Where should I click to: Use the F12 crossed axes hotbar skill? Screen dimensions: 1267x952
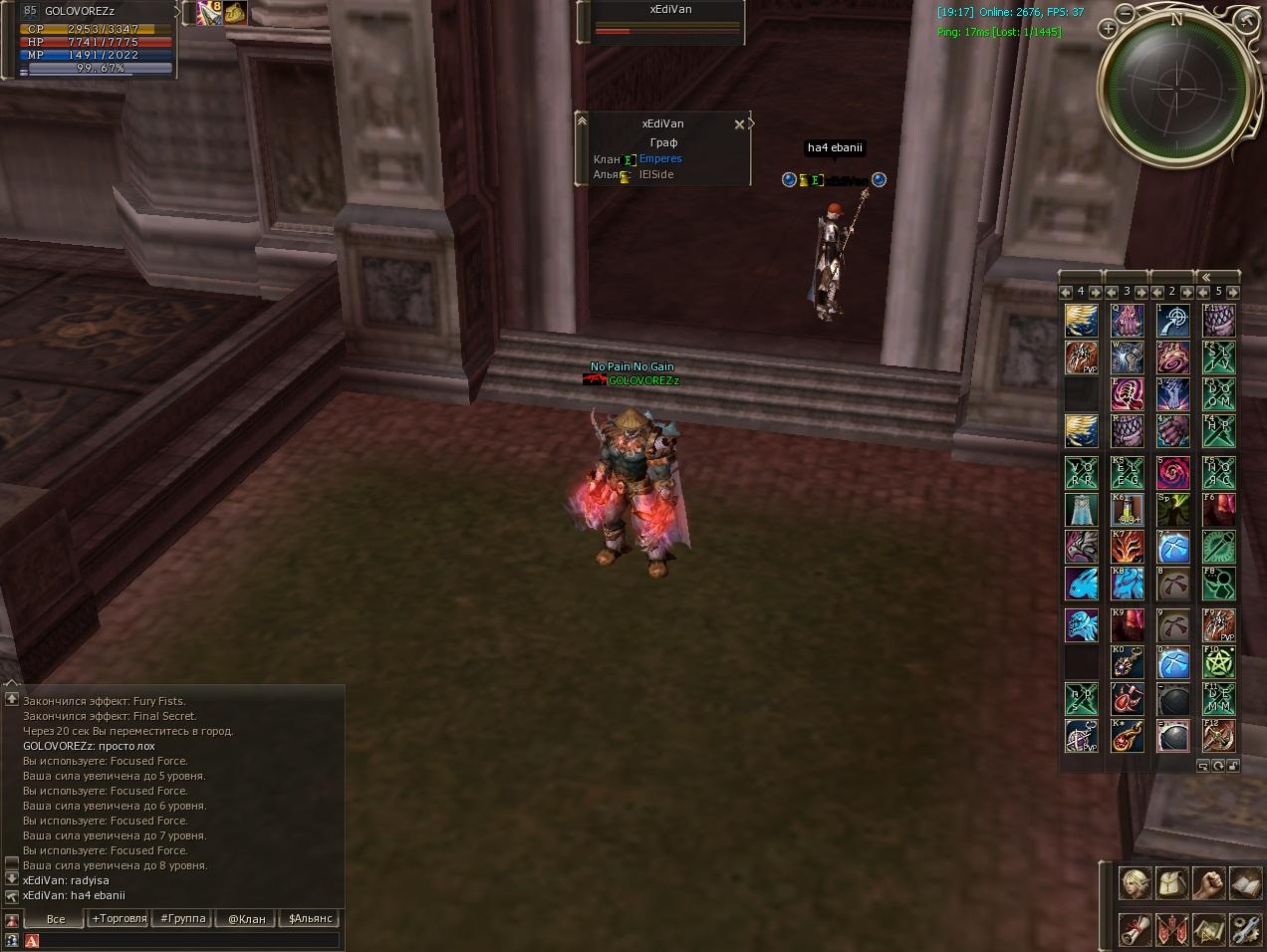[1219, 736]
